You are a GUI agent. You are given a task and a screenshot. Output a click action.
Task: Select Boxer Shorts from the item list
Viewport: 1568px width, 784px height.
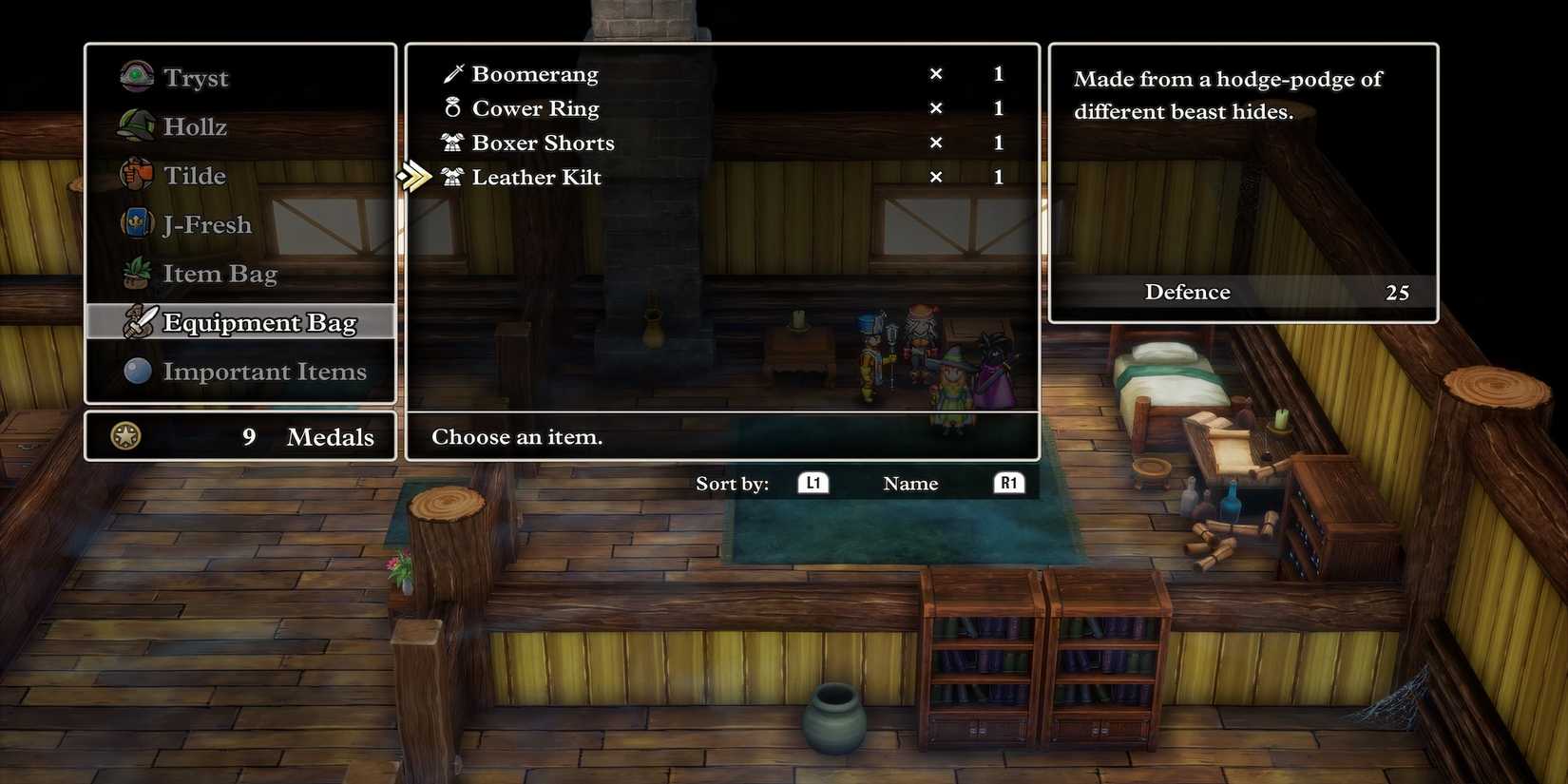[x=543, y=143]
